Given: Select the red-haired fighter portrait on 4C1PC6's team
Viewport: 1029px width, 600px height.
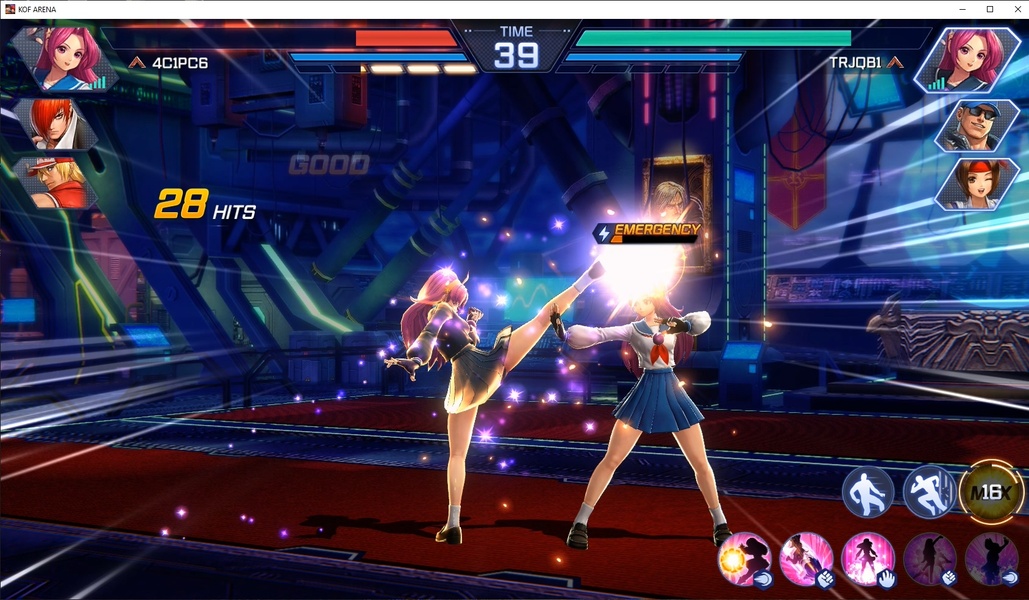Looking at the screenshot, I should [52, 124].
